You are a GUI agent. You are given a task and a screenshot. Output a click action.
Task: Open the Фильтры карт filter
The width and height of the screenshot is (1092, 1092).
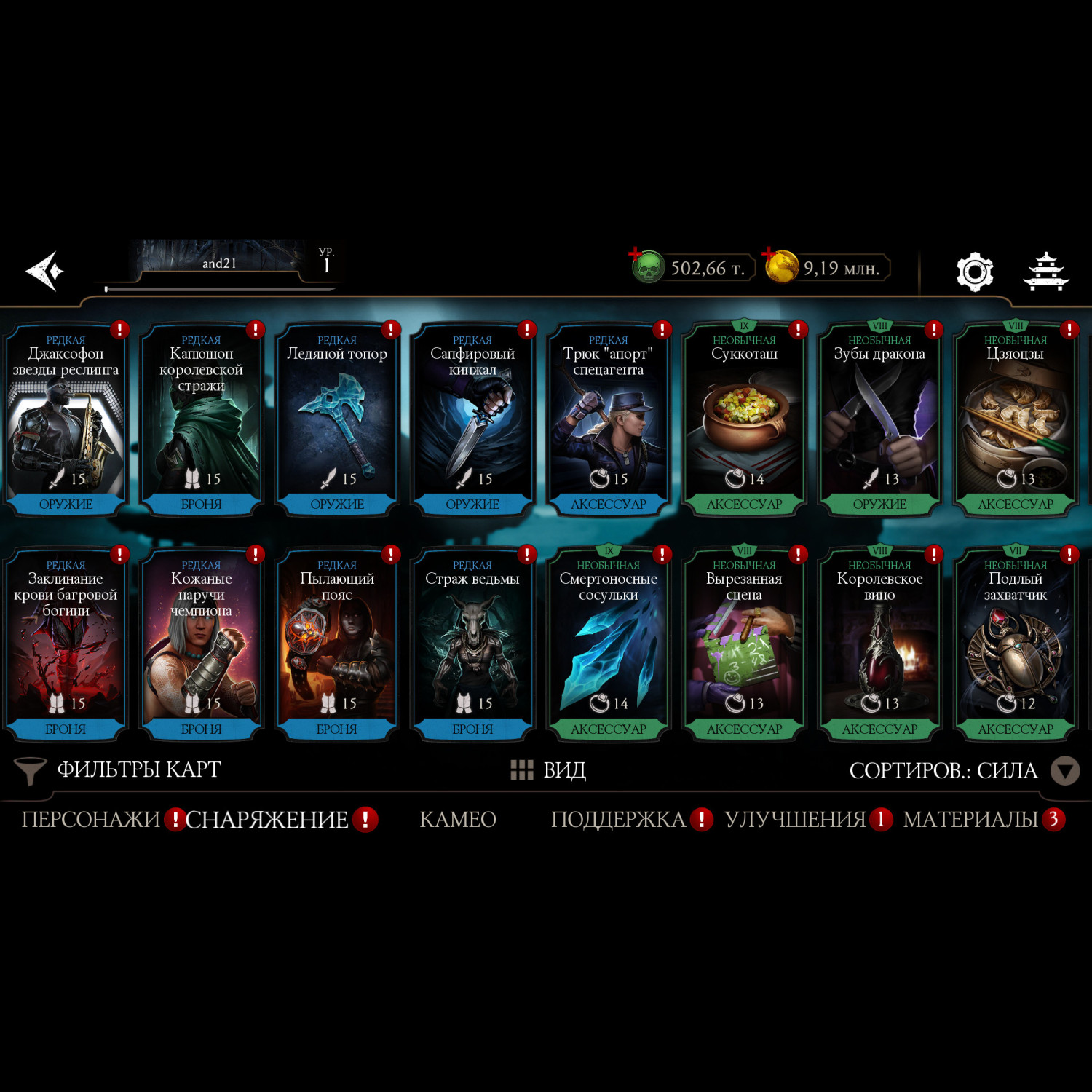point(118,769)
